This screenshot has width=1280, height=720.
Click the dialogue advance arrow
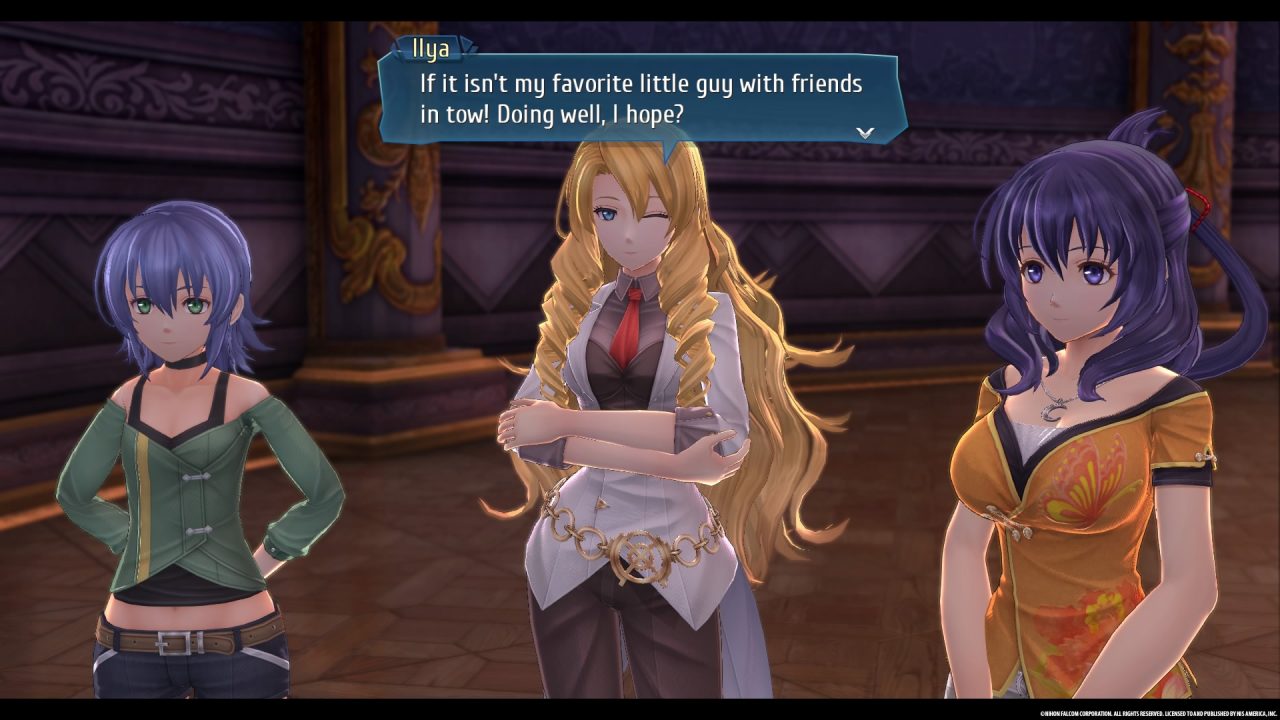(865, 132)
